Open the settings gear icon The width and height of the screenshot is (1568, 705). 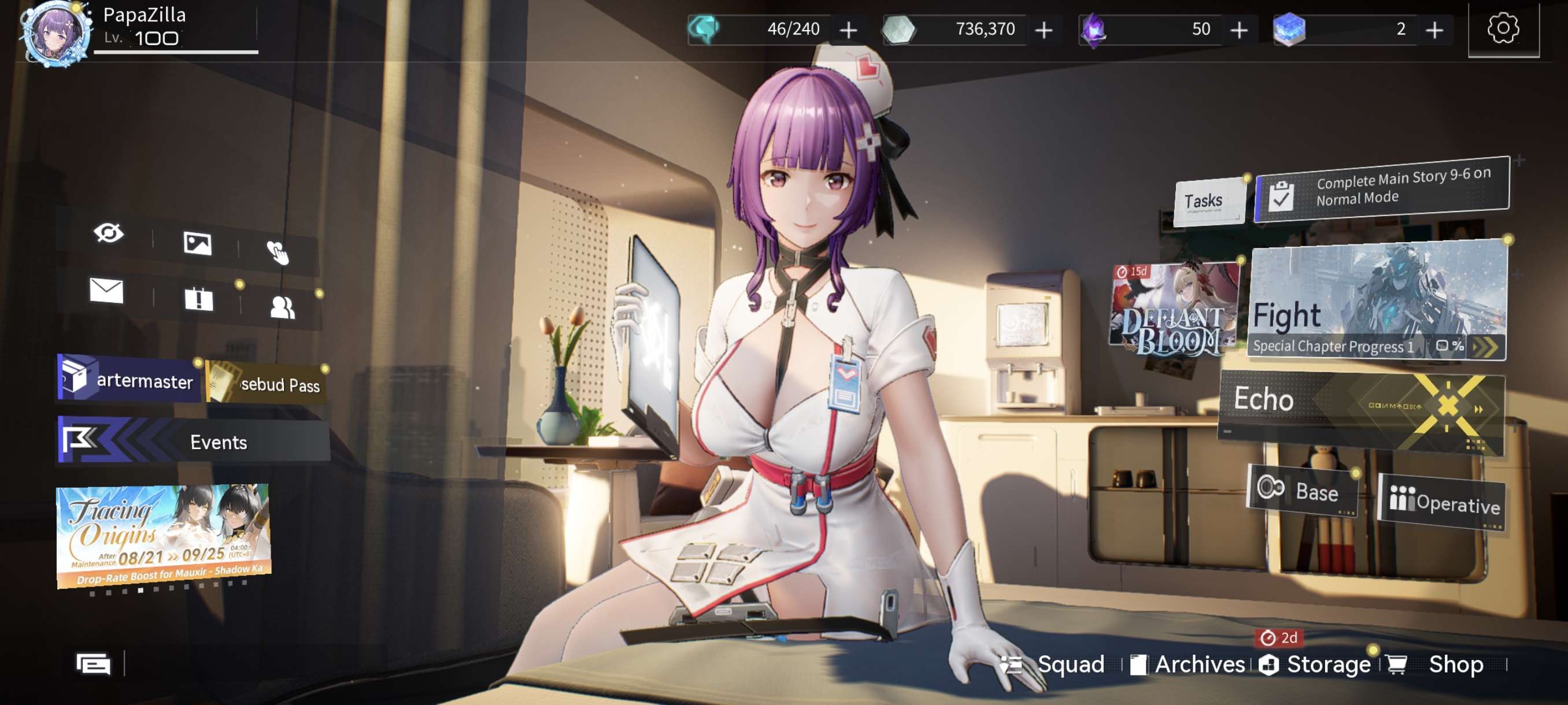point(1503,28)
